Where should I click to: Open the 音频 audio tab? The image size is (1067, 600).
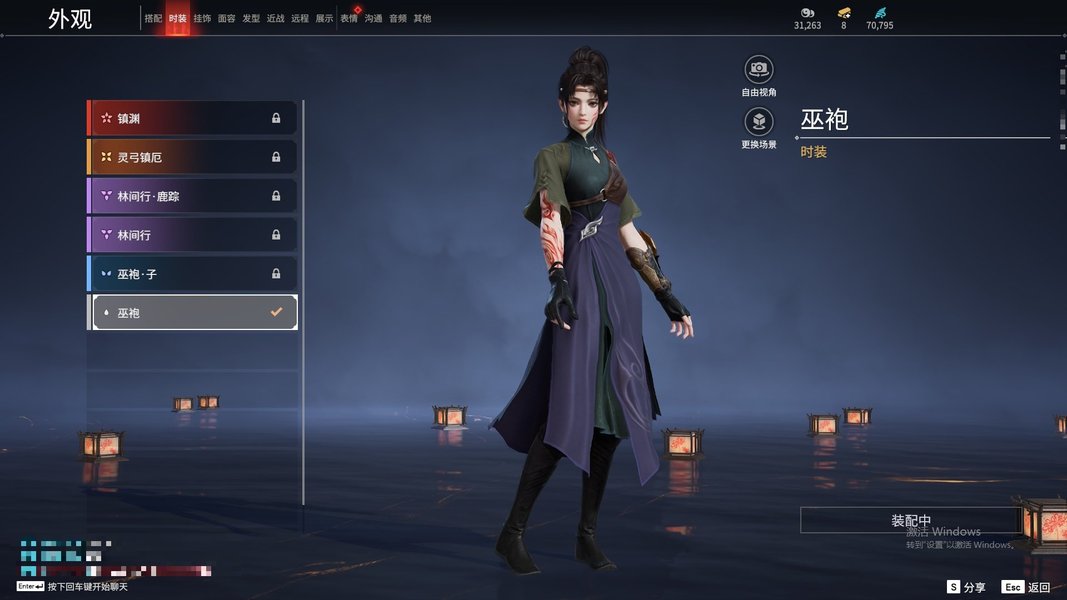point(398,19)
